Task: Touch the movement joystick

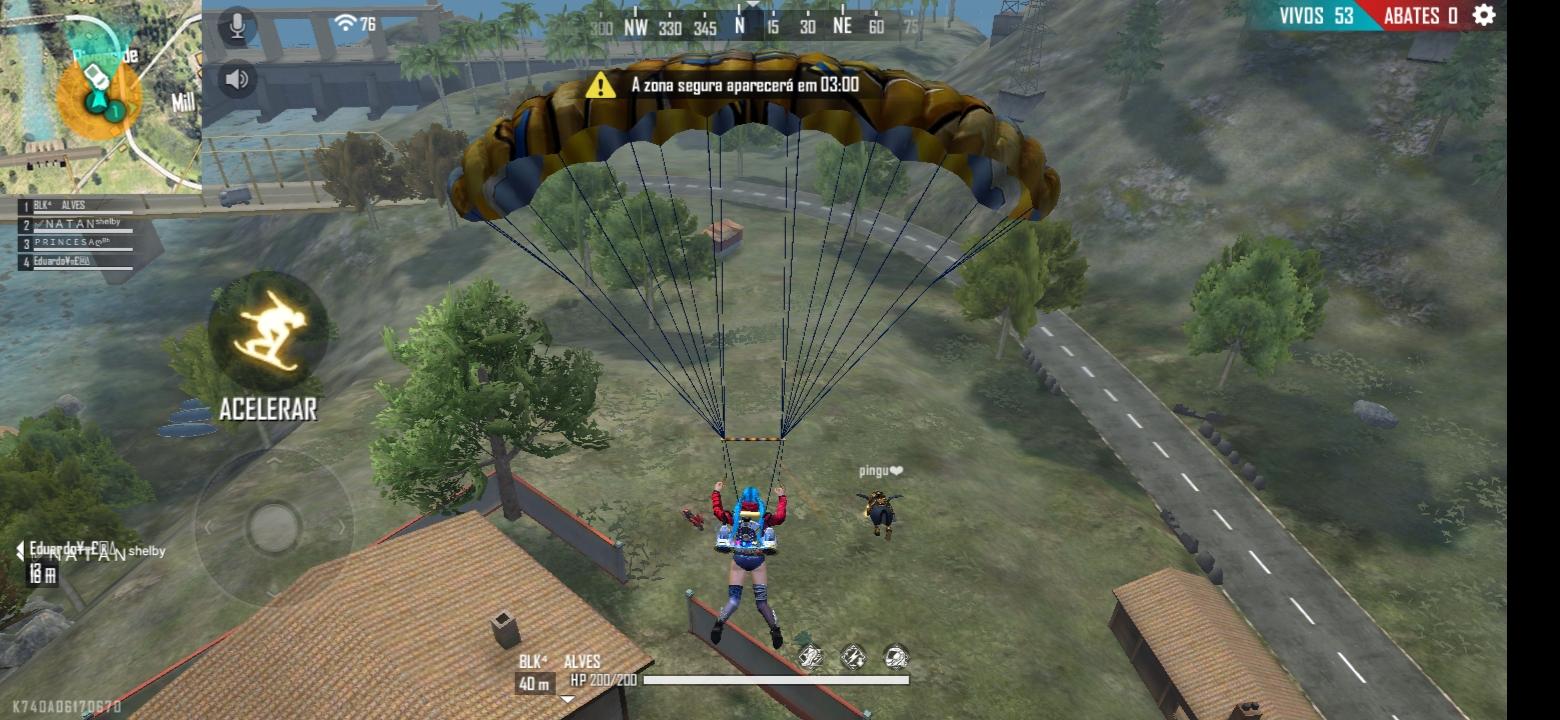Action: click(x=273, y=527)
